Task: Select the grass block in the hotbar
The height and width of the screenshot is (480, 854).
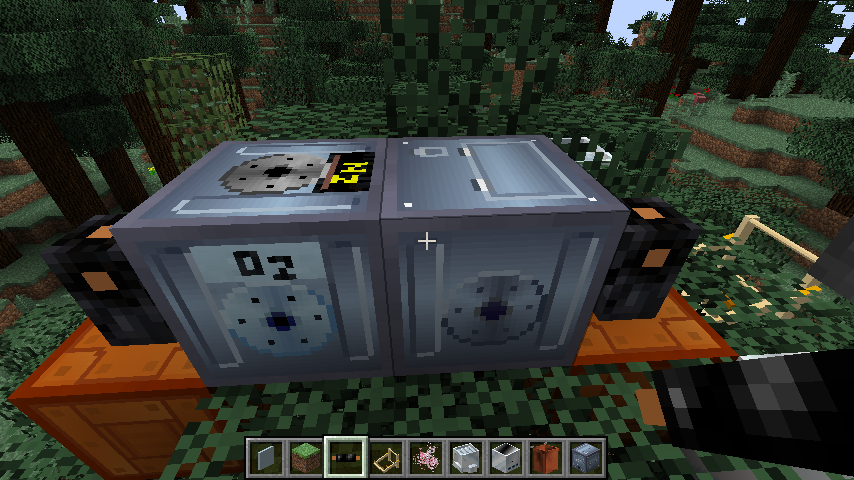Action: coord(306,458)
